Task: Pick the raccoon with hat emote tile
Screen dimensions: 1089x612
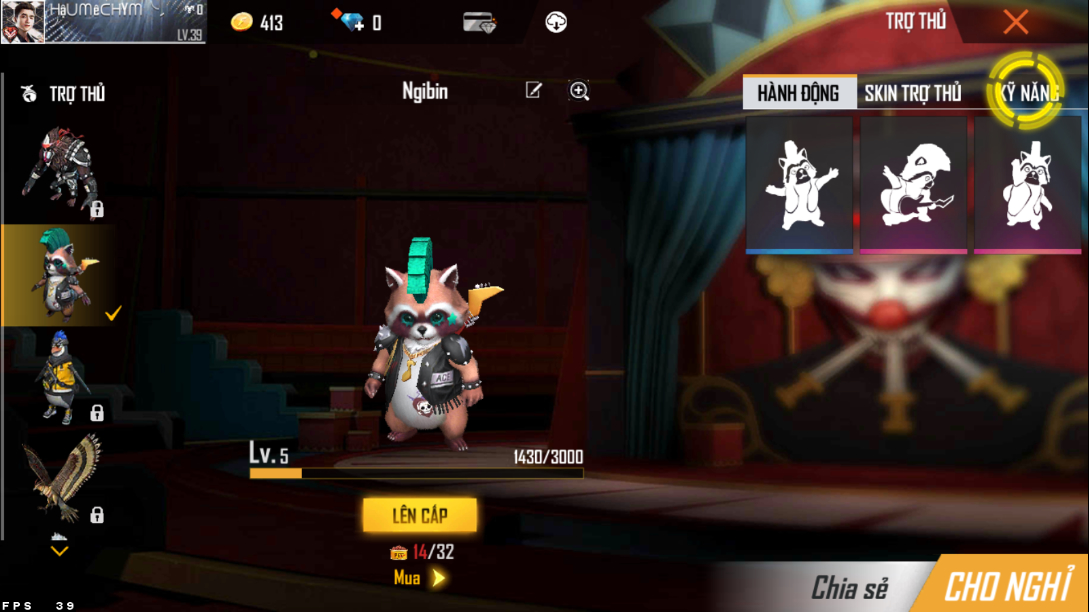Action: pos(1027,184)
